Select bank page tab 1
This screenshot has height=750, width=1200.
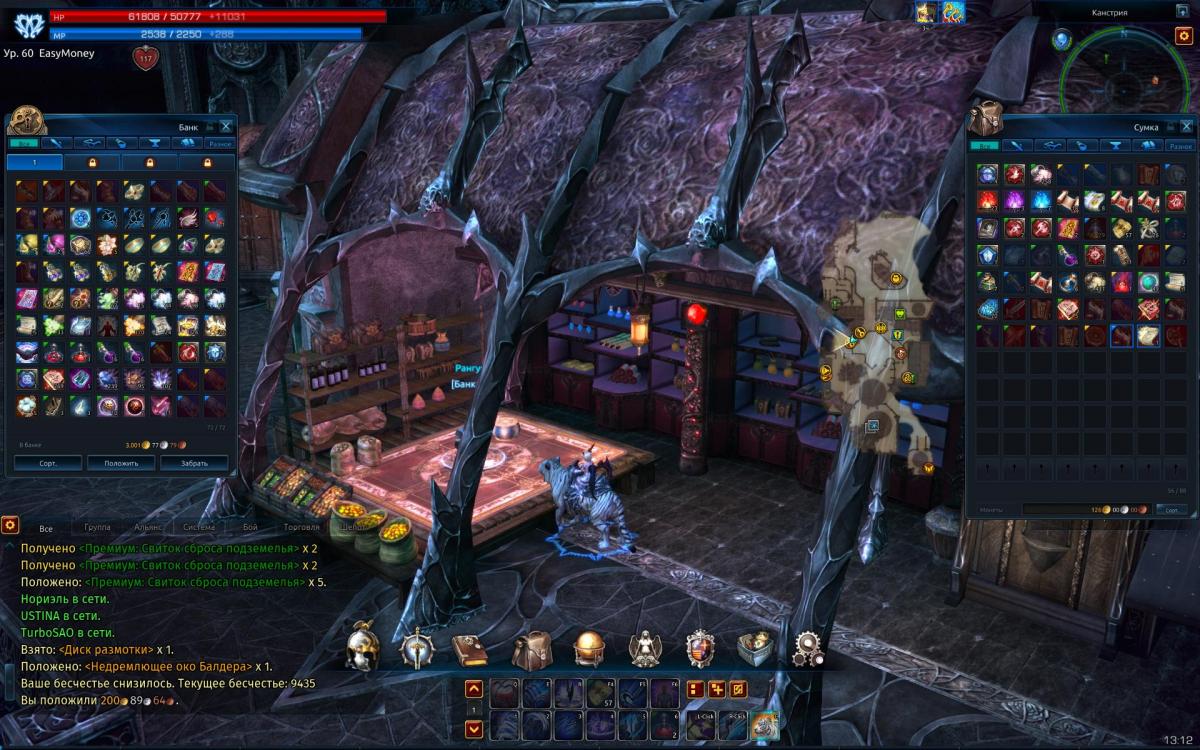point(34,162)
